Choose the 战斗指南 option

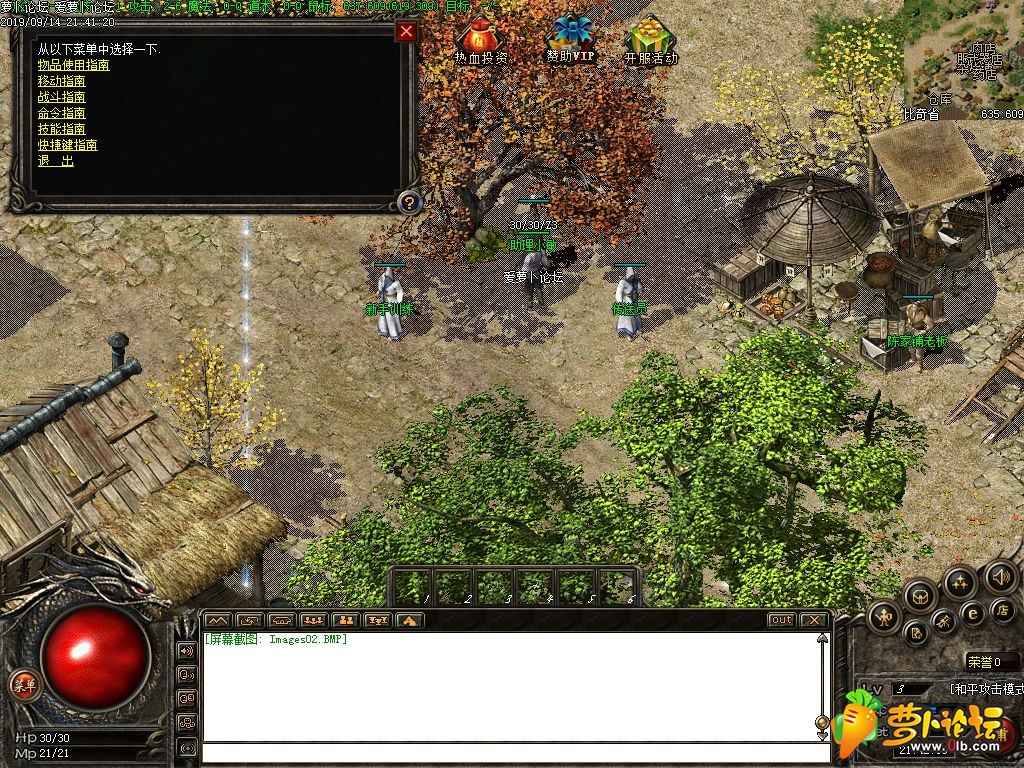click(x=61, y=97)
